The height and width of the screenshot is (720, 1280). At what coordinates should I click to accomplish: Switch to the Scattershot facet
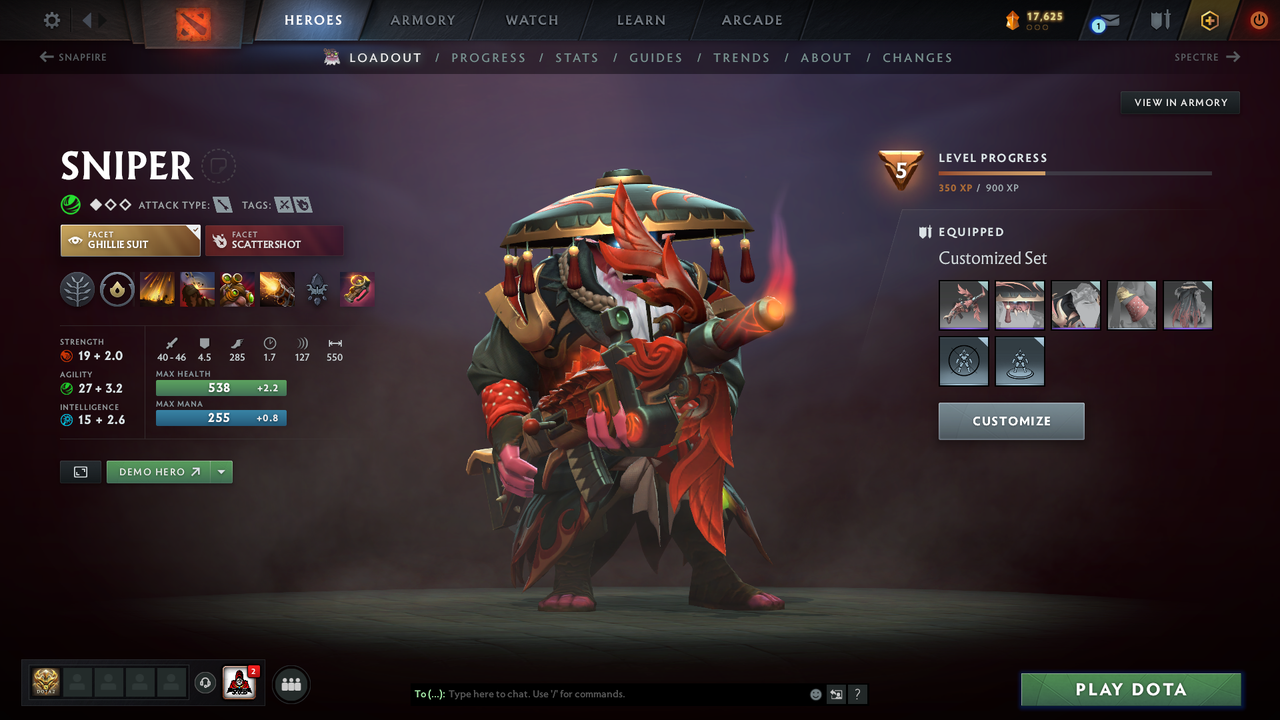(273, 240)
